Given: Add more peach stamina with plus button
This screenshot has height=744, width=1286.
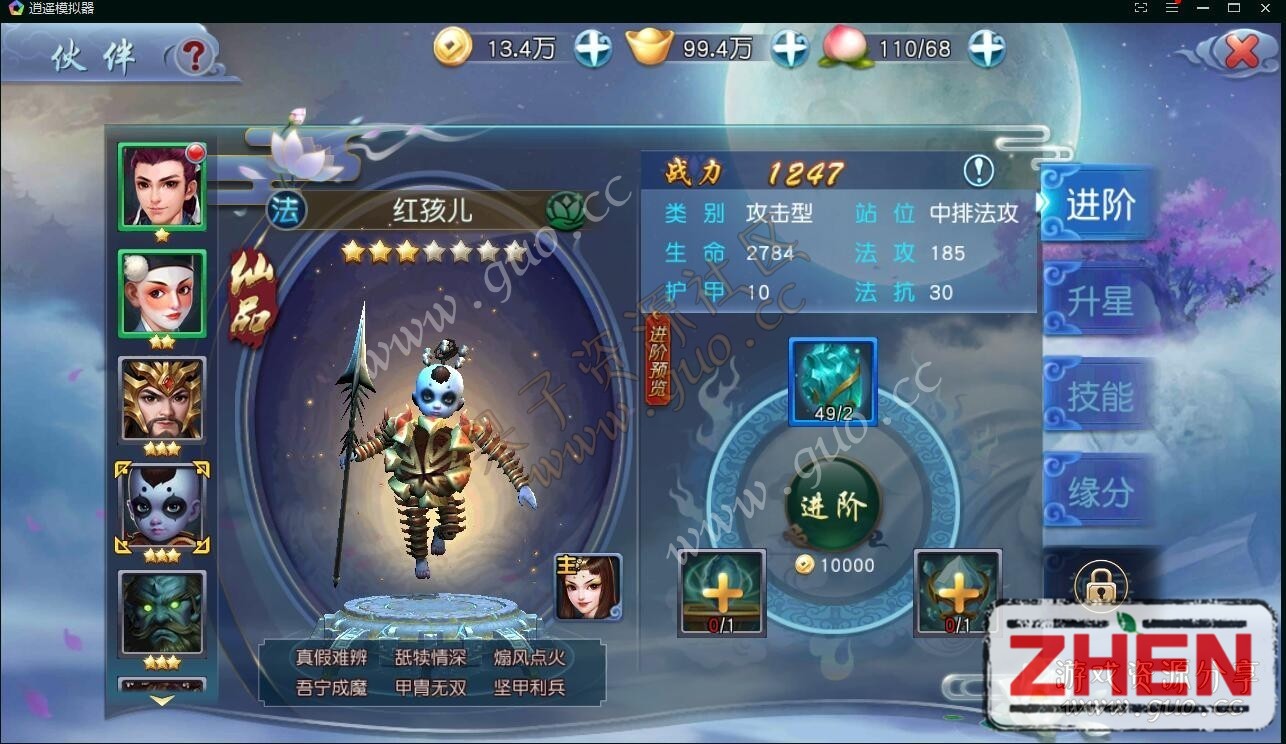Looking at the screenshot, I should pos(986,48).
